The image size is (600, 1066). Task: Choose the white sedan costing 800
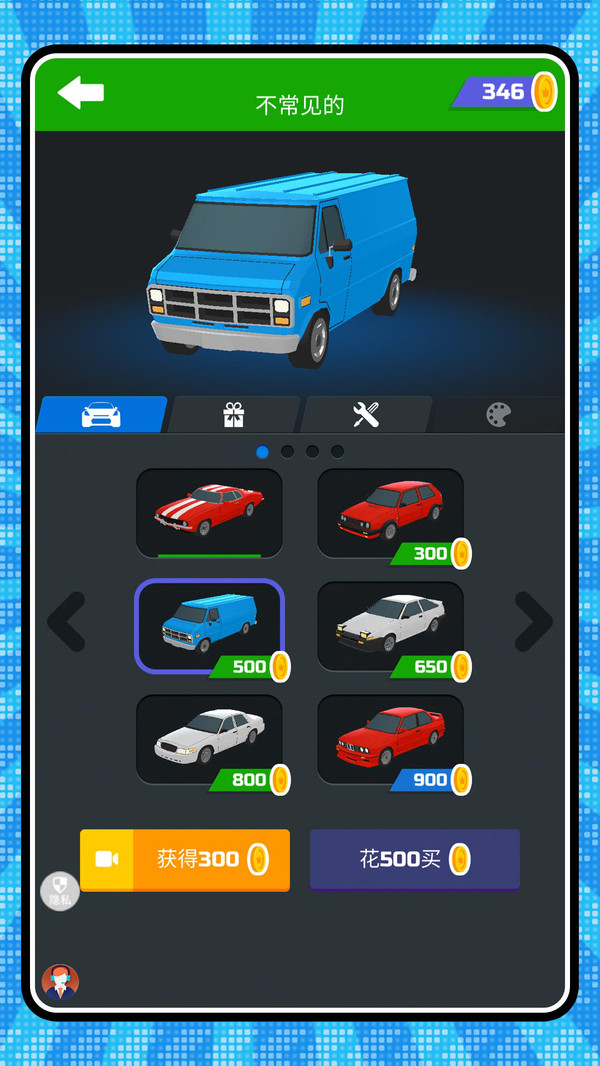tap(209, 739)
